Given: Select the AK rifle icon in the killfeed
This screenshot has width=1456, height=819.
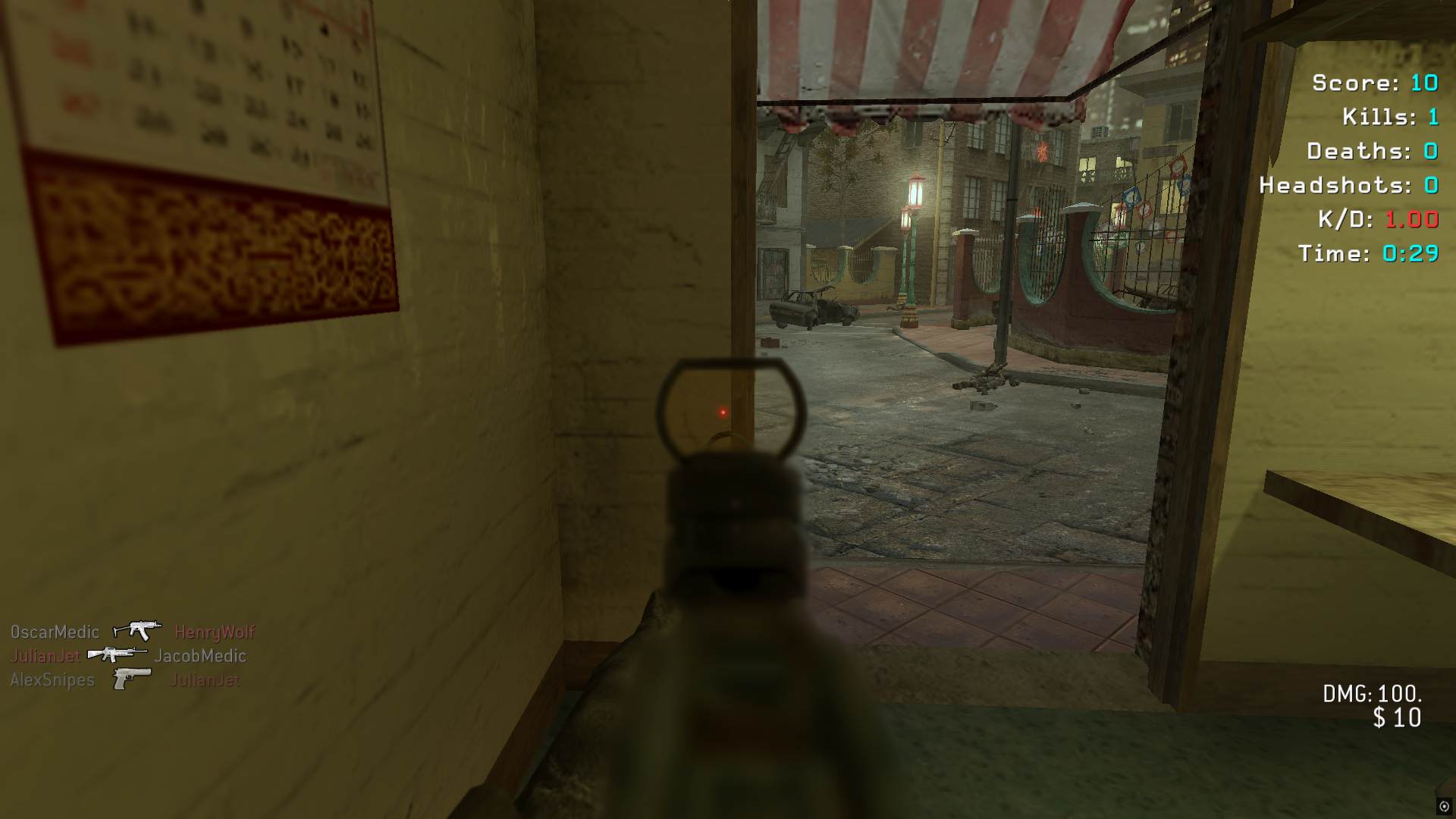Looking at the screenshot, I should [137, 630].
